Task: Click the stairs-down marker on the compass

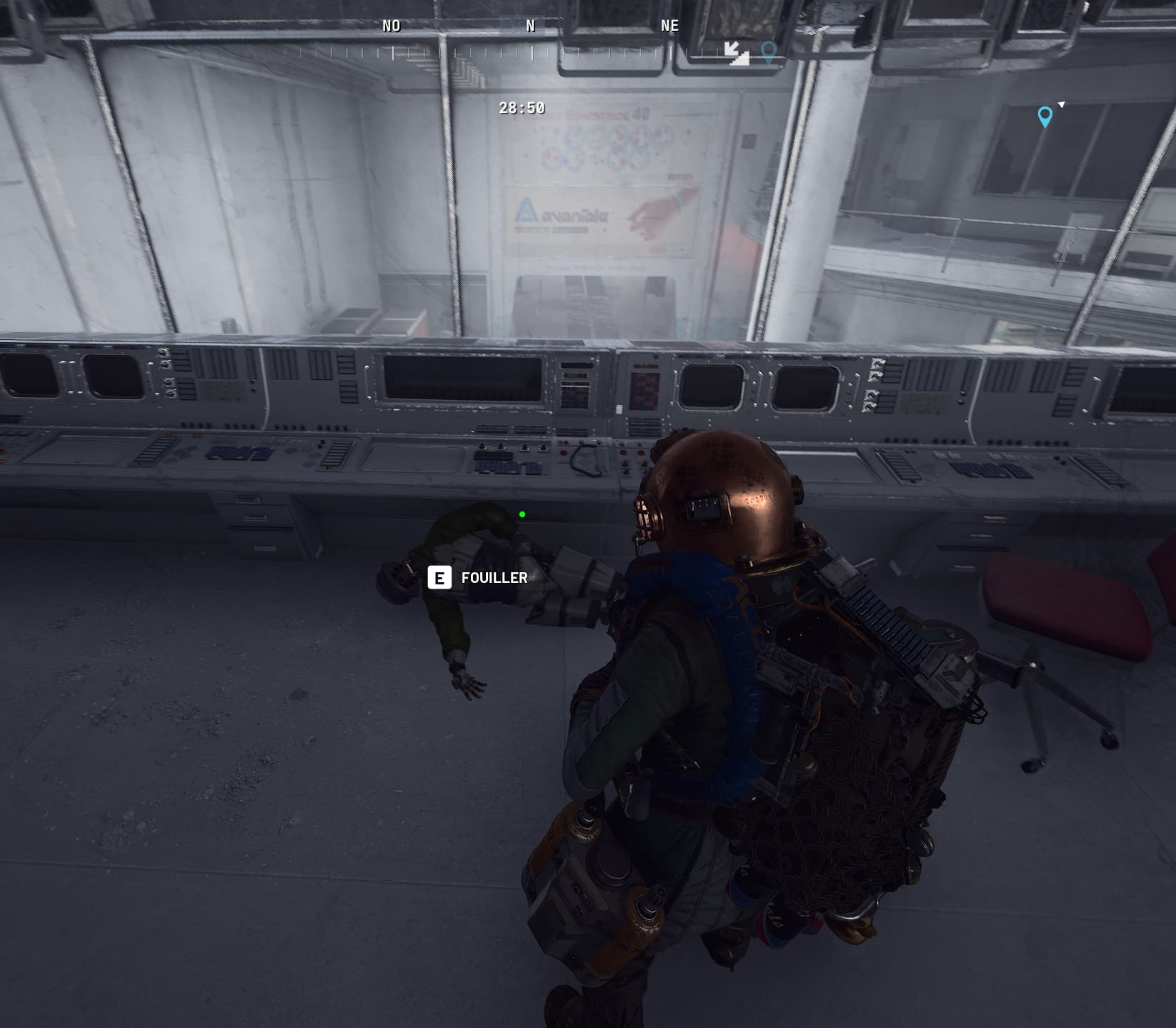Action: (x=736, y=52)
